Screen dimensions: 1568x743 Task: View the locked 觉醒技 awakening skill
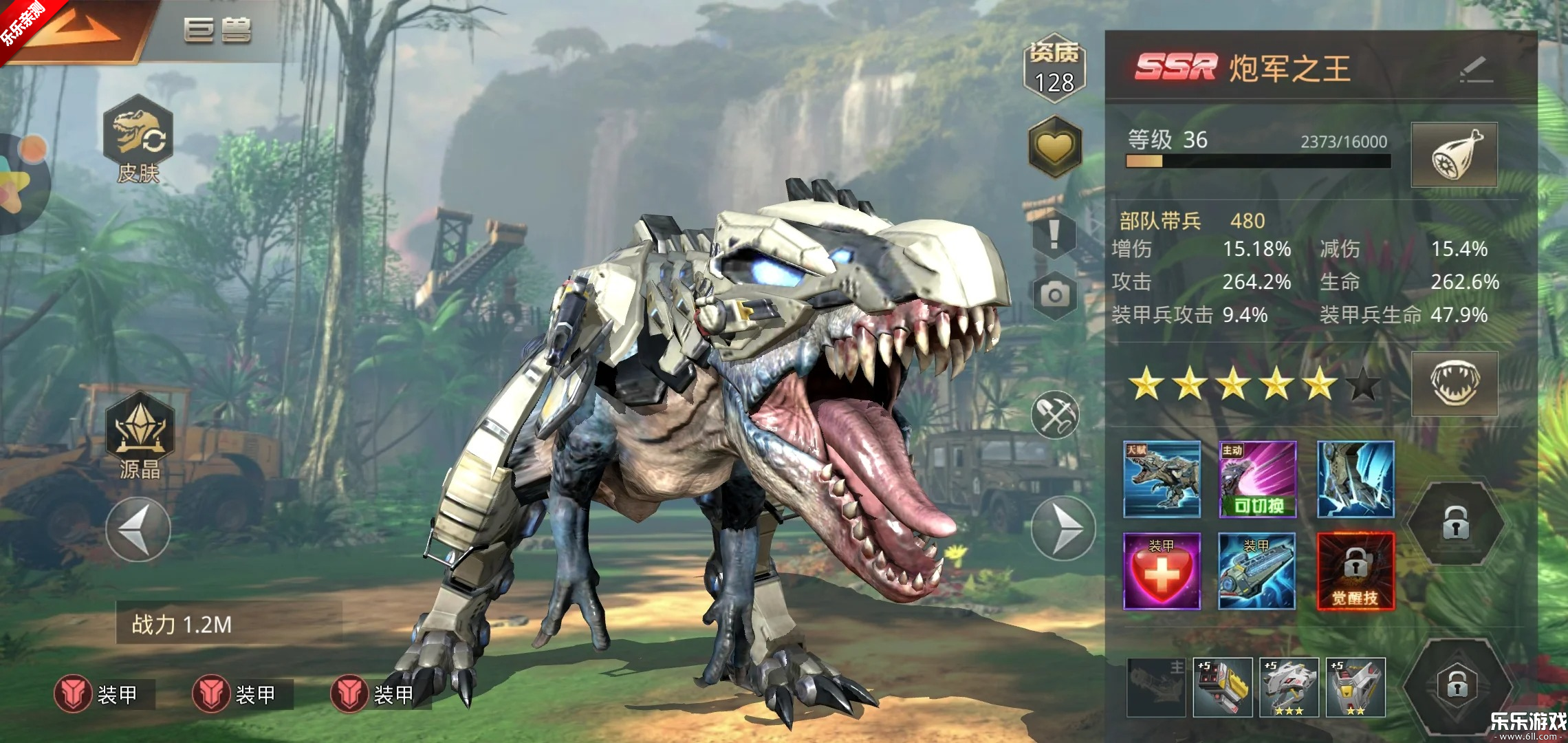1355,571
